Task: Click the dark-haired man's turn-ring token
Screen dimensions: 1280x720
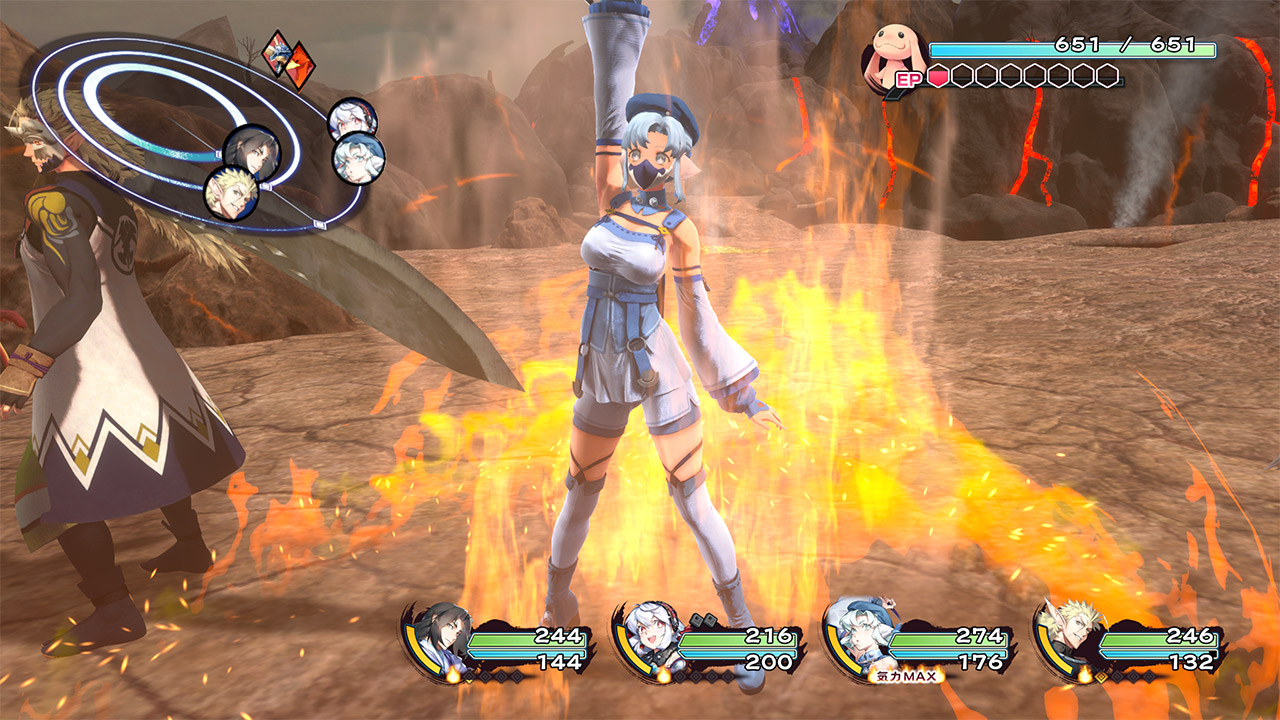Action: point(251,151)
